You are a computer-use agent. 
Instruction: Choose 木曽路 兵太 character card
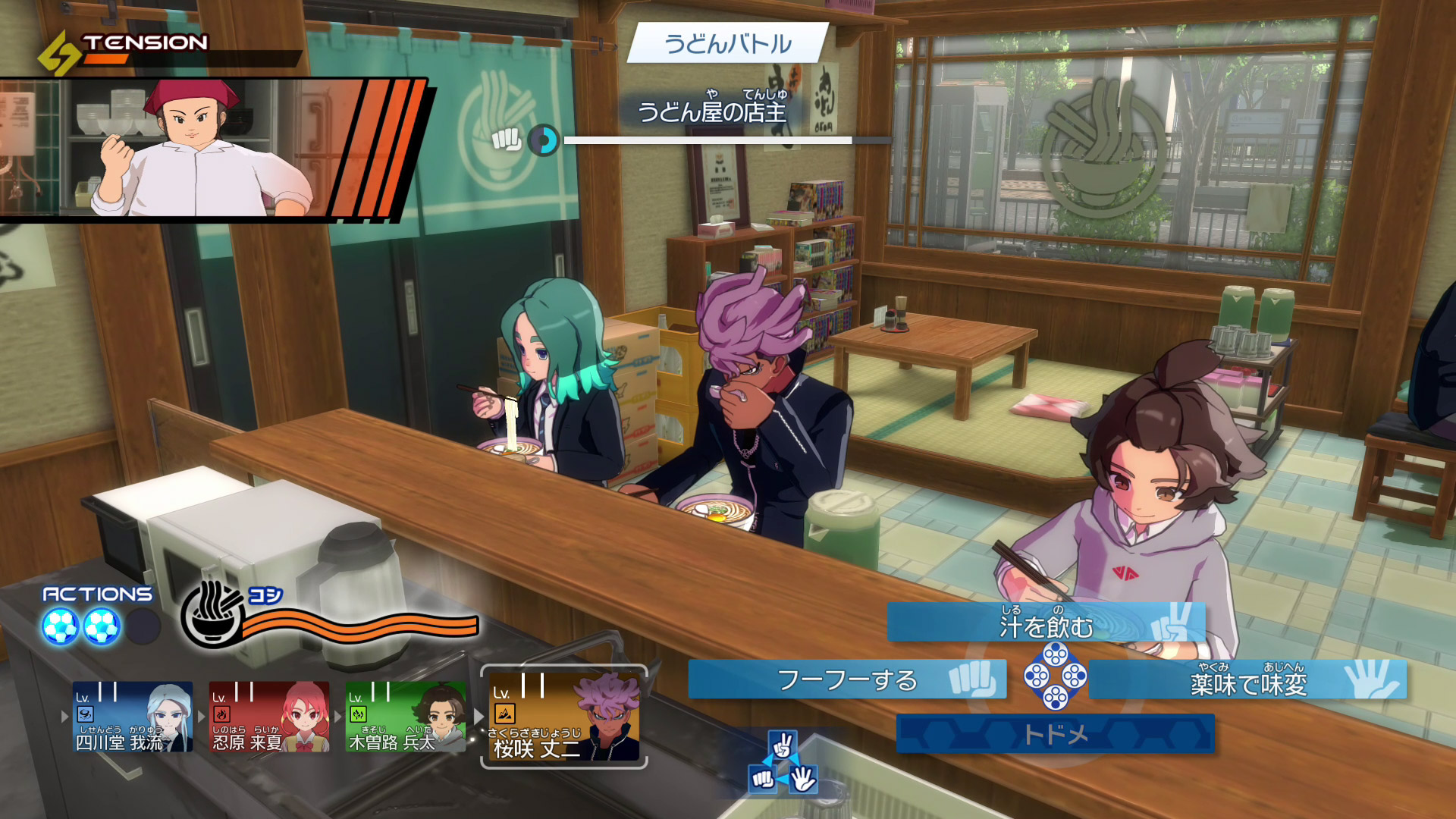(x=406, y=717)
